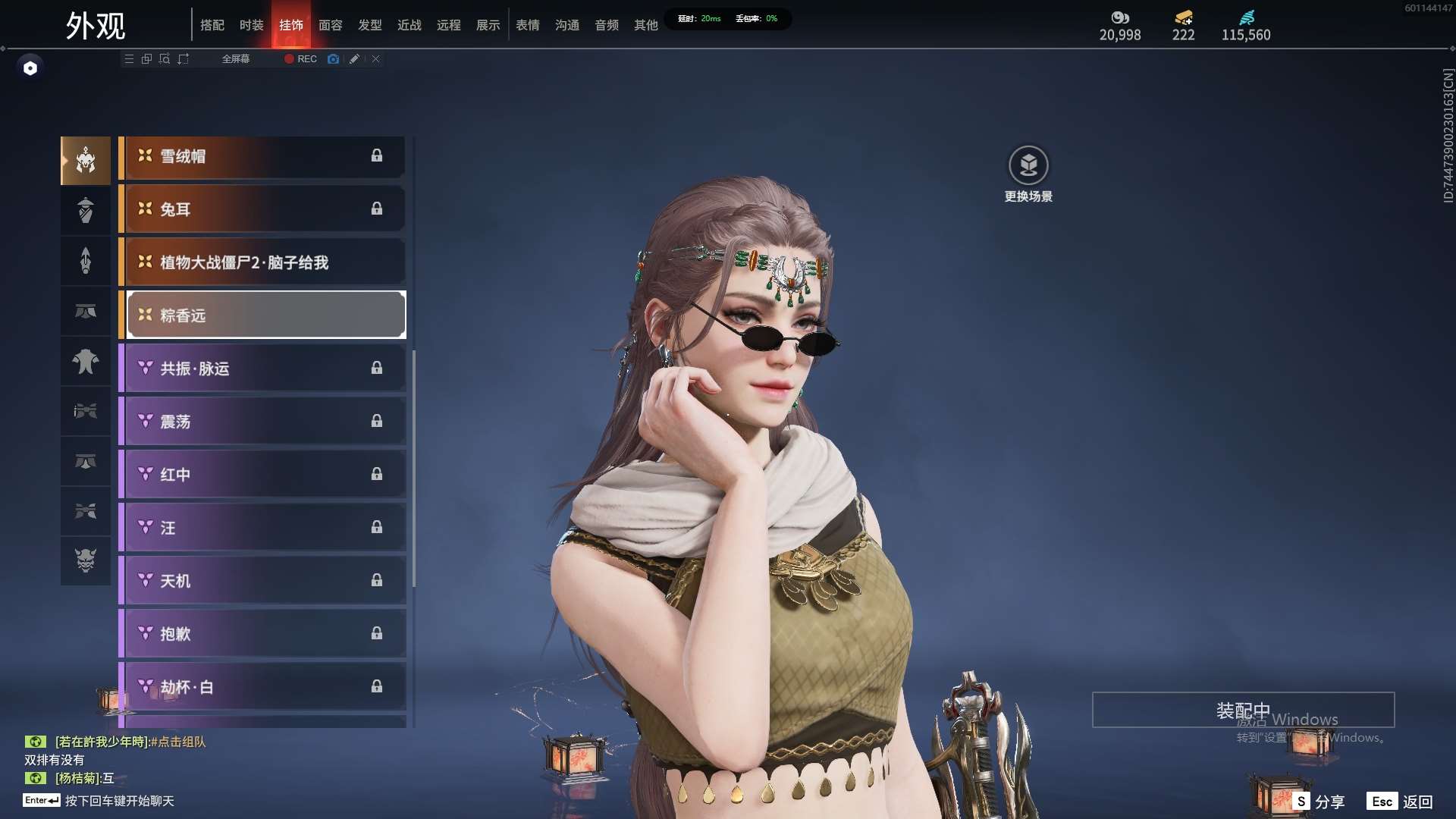Image resolution: width=1456 pixels, height=819 pixels.
Task: Open the oni mask category
Action: [x=86, y=560]
